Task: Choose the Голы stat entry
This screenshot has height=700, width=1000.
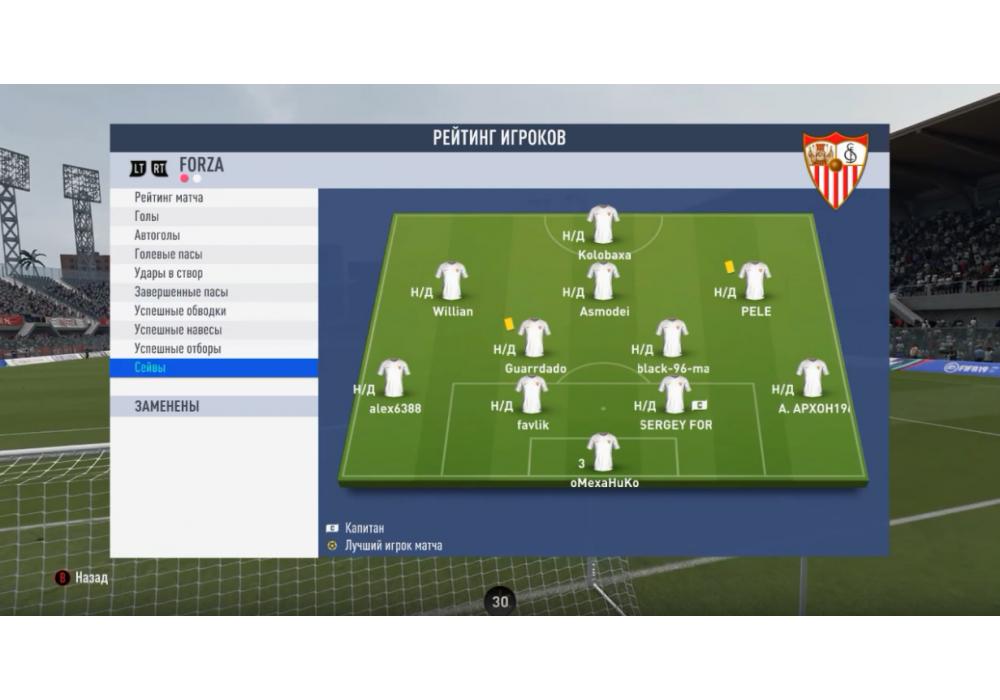Action: coord(147,217)
